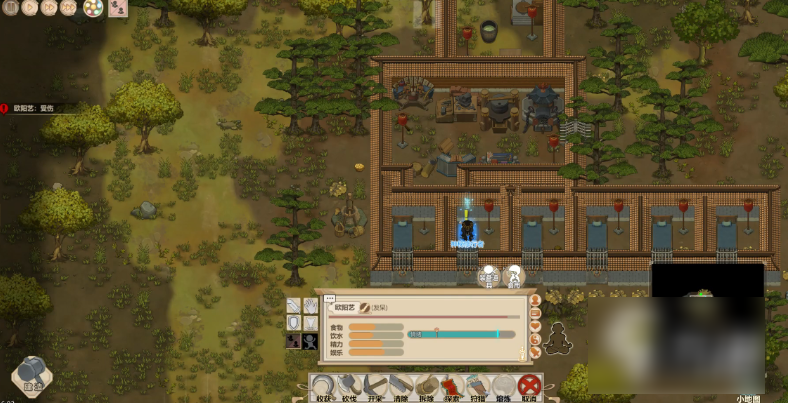Select the shield equipment slot

pyautogui.click(x=293, y=323)
